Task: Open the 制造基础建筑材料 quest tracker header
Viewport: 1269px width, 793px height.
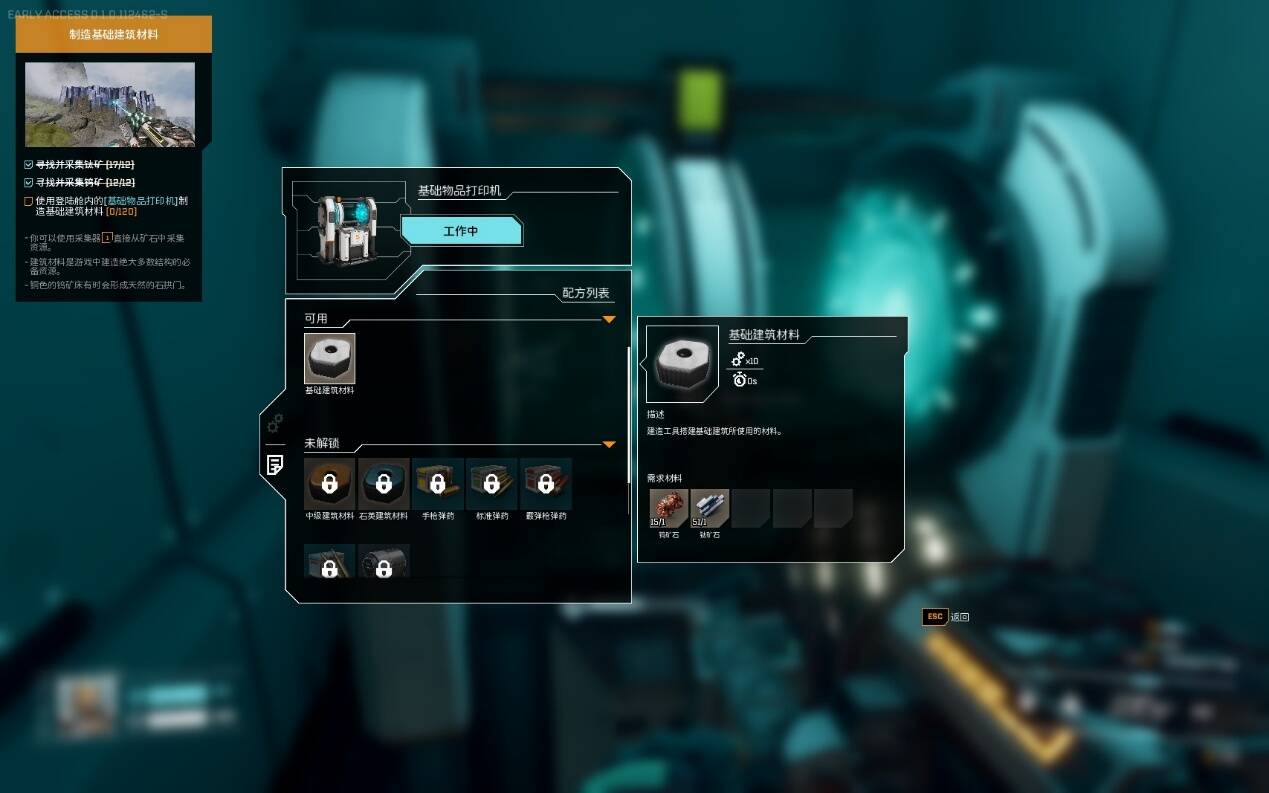Action: coord(113,34)
